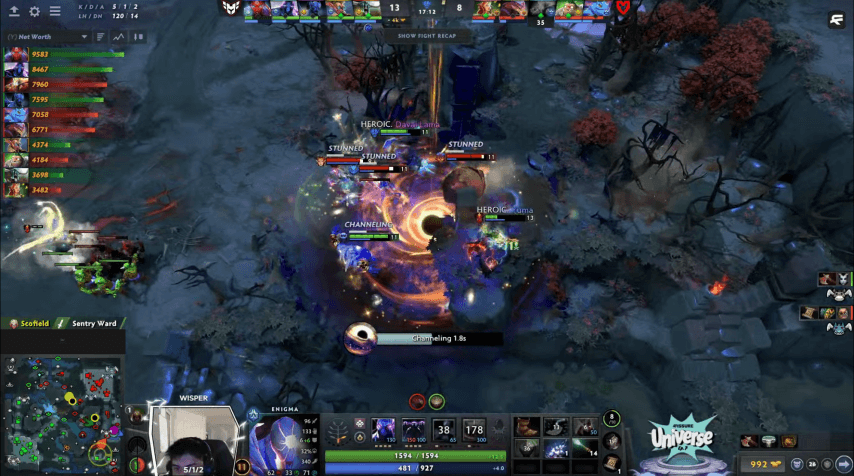Activate the Black Hole ability showing 178 cooldown

pos(473,430)
